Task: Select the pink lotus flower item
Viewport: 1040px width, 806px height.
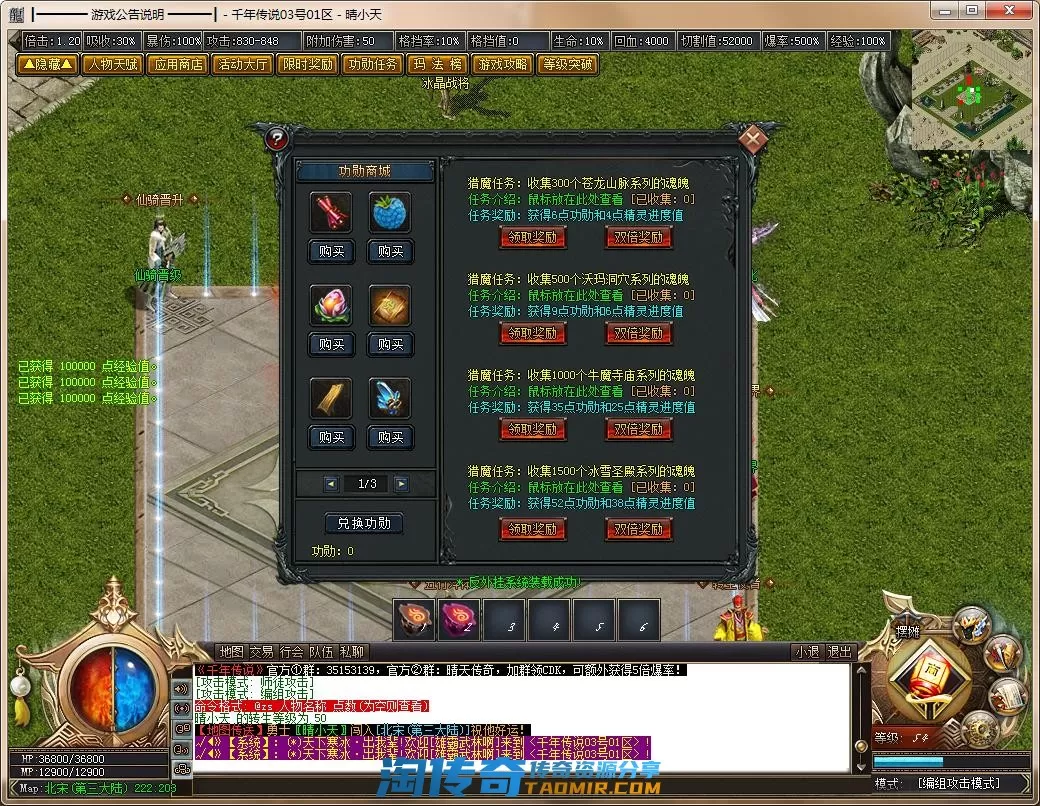Action: click(331, 305)
